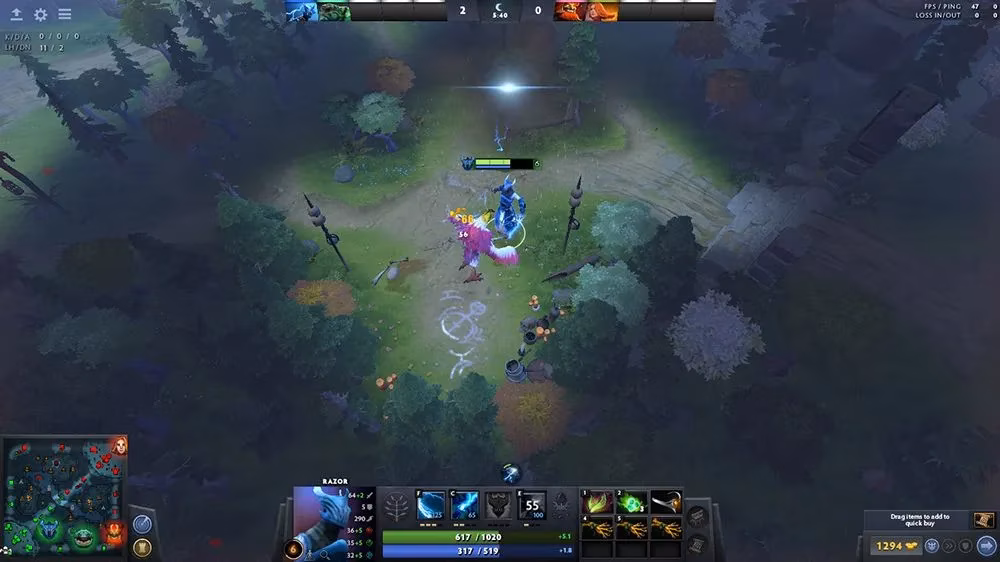This screenshot has width=1000, height=562.
Task: Select the Unstable Current passive ability icon
Action: tap(499, 505)
